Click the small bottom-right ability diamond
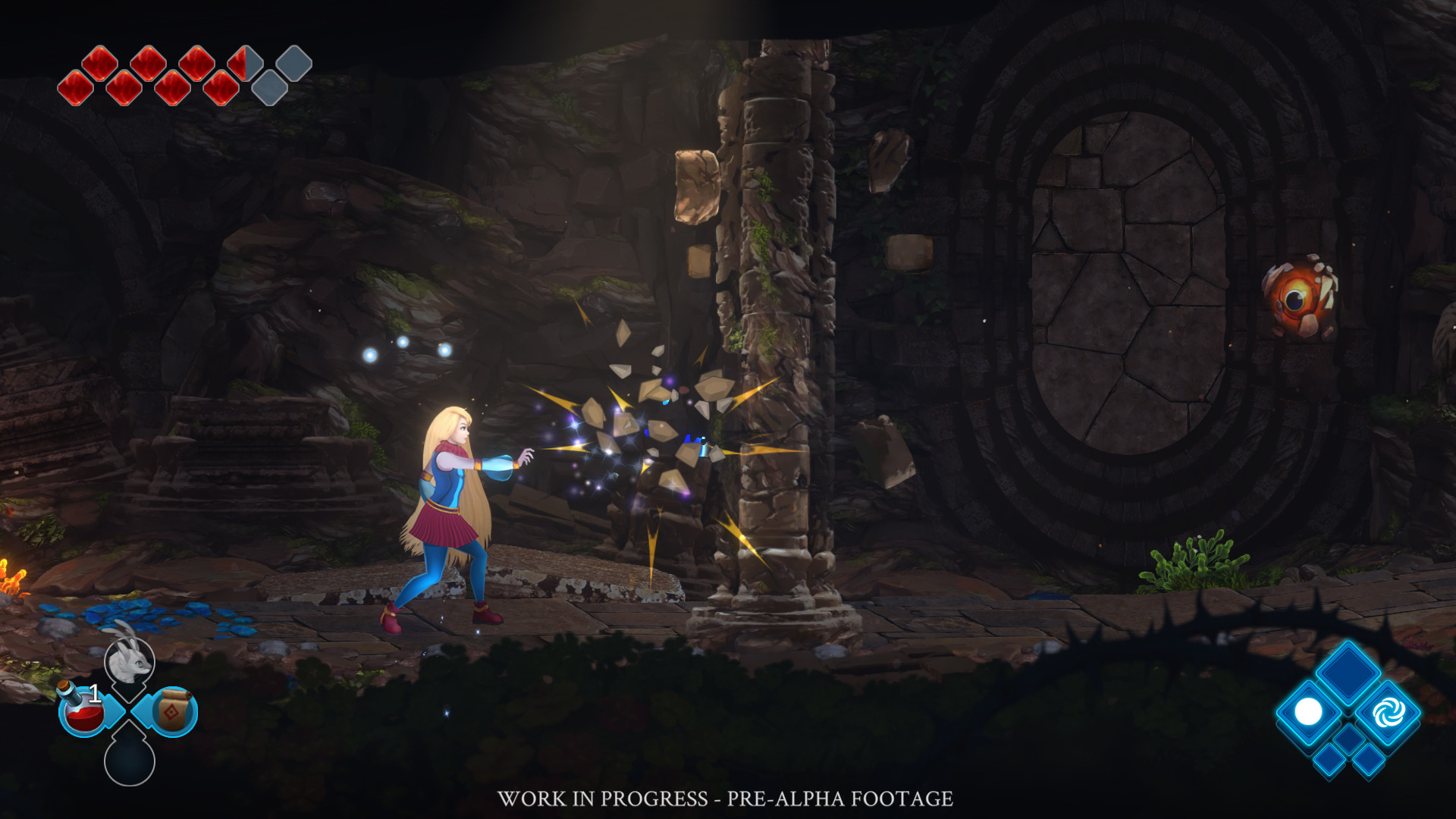The height and width of the screenshot is (819, 1456). 1370,761
